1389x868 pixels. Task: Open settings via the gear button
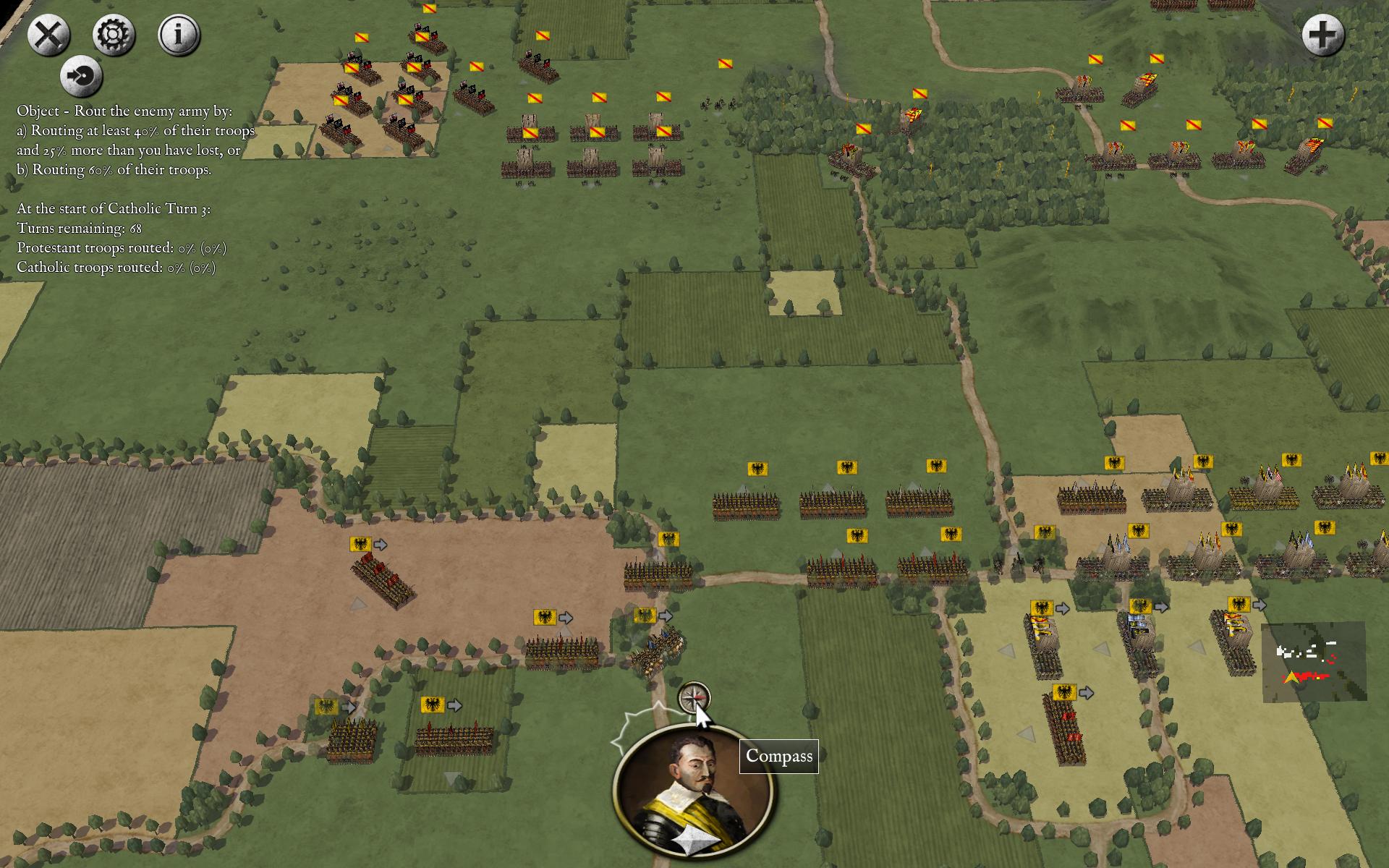[114, 35]
